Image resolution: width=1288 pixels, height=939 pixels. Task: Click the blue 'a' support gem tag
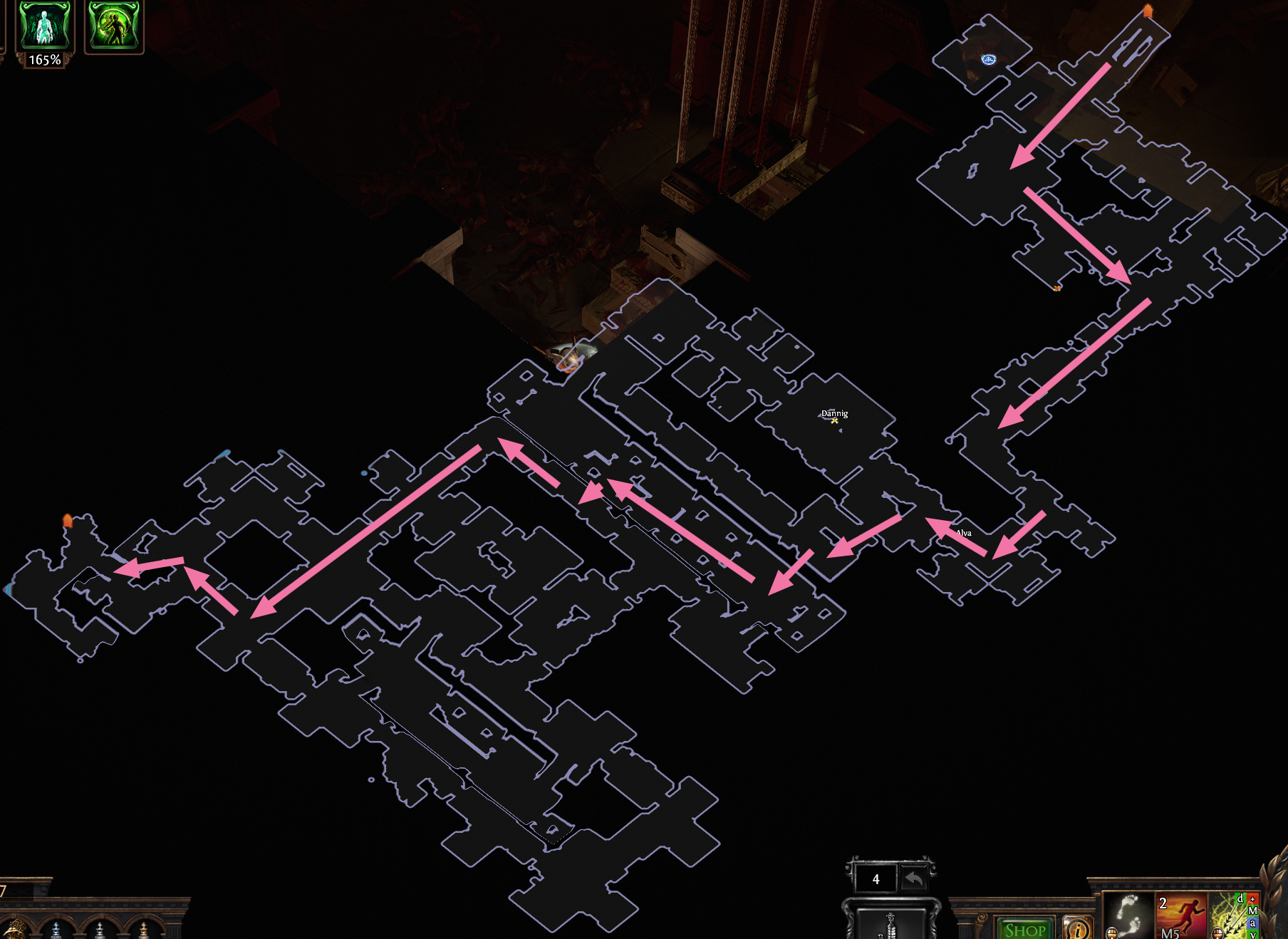coord(1254,923)
